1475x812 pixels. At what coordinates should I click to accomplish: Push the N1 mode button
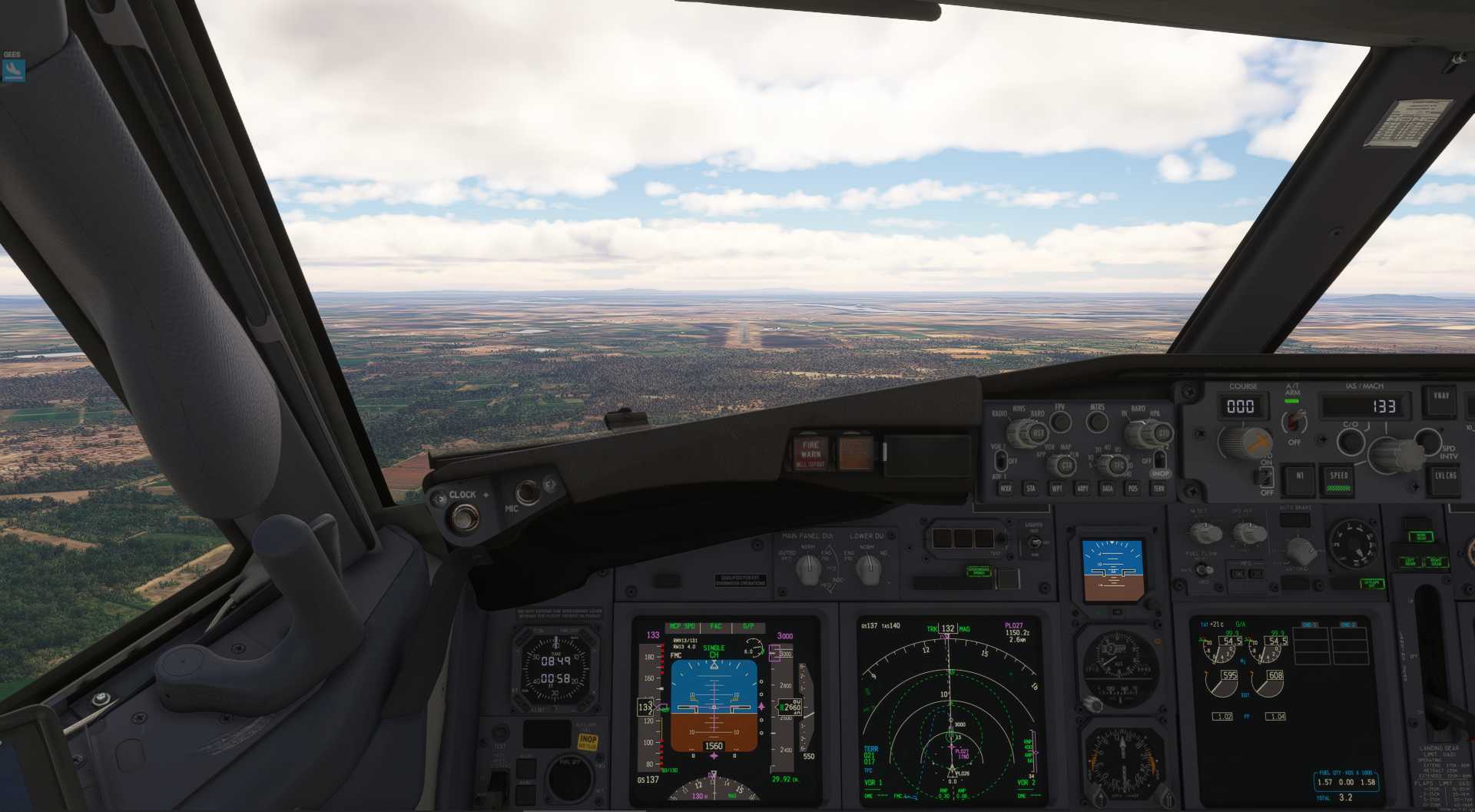1299,476
